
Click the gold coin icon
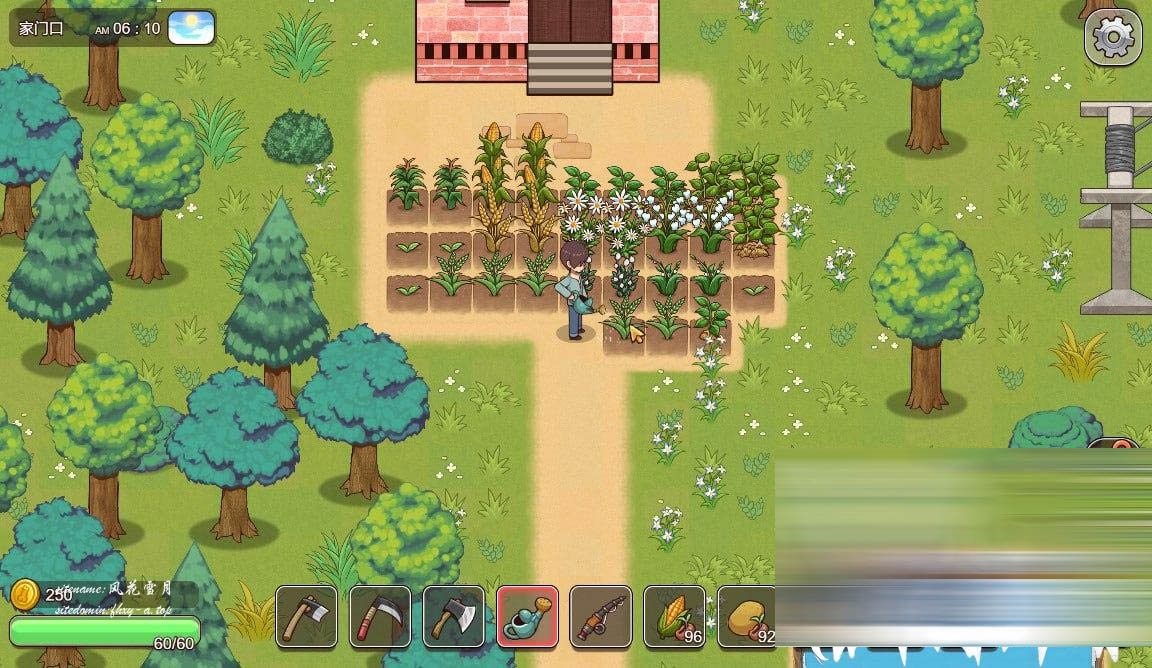point(25,595)
